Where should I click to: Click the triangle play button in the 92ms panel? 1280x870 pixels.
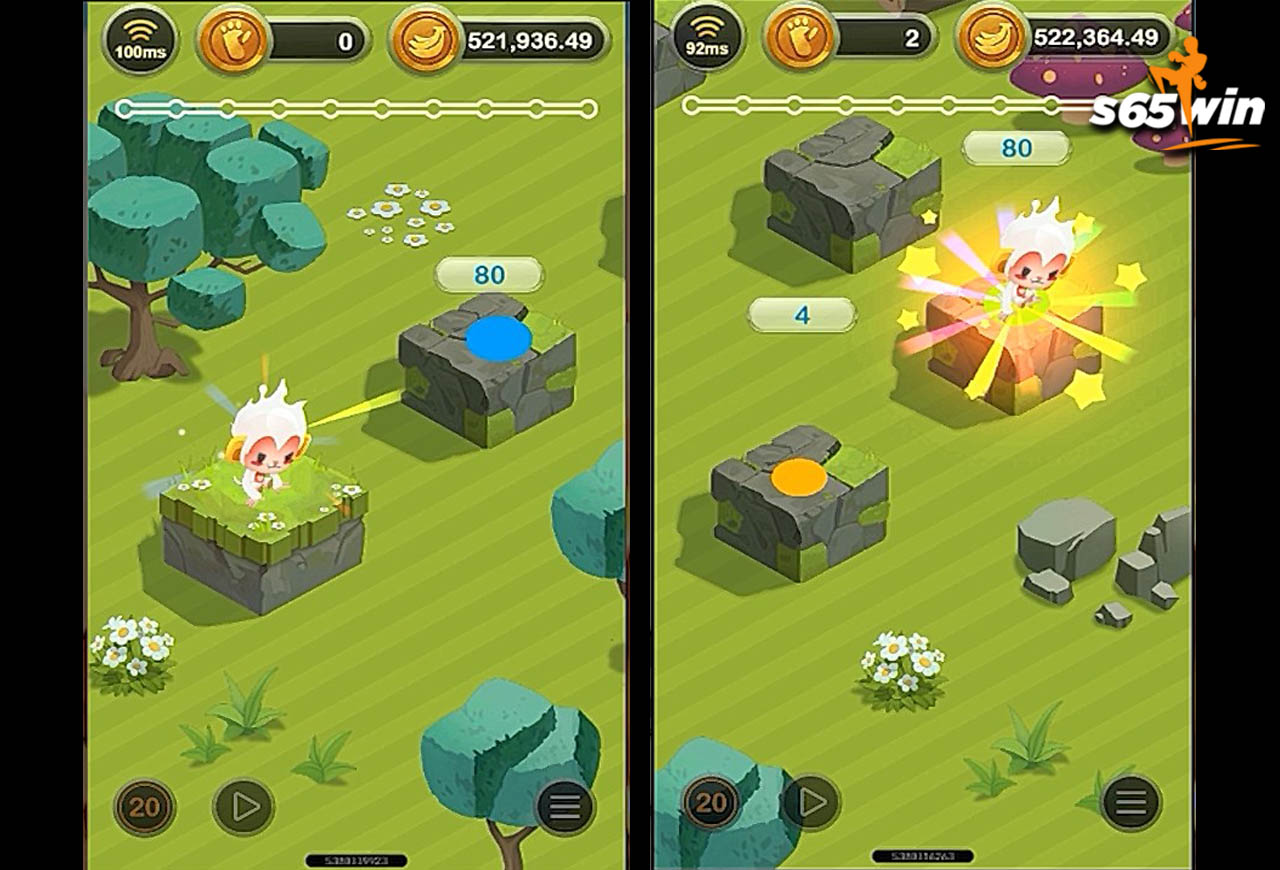point(811,801)
